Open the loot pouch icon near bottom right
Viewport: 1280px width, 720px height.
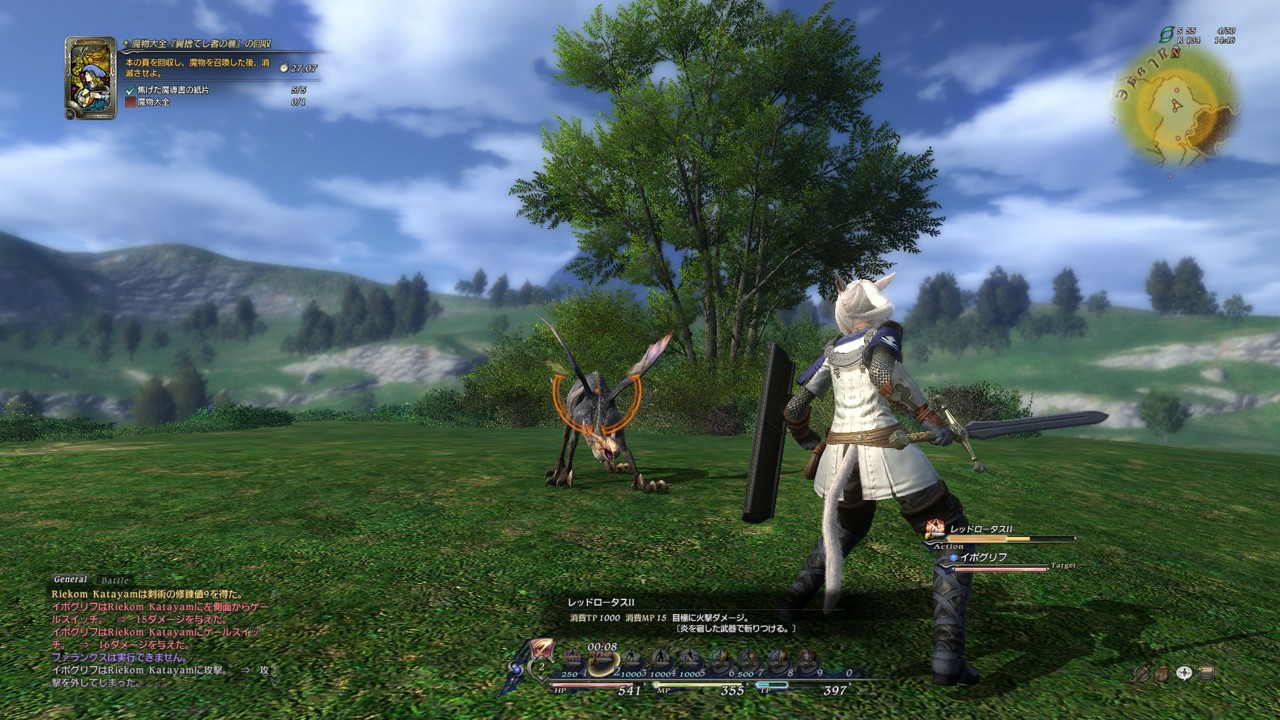point(1162,673)
